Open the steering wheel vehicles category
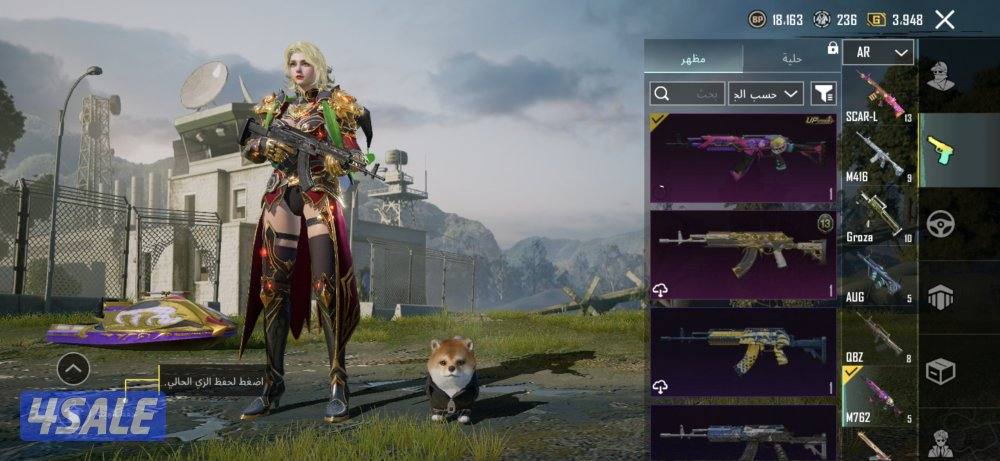Screen dimensions: 1000x461 coord(940,223)
